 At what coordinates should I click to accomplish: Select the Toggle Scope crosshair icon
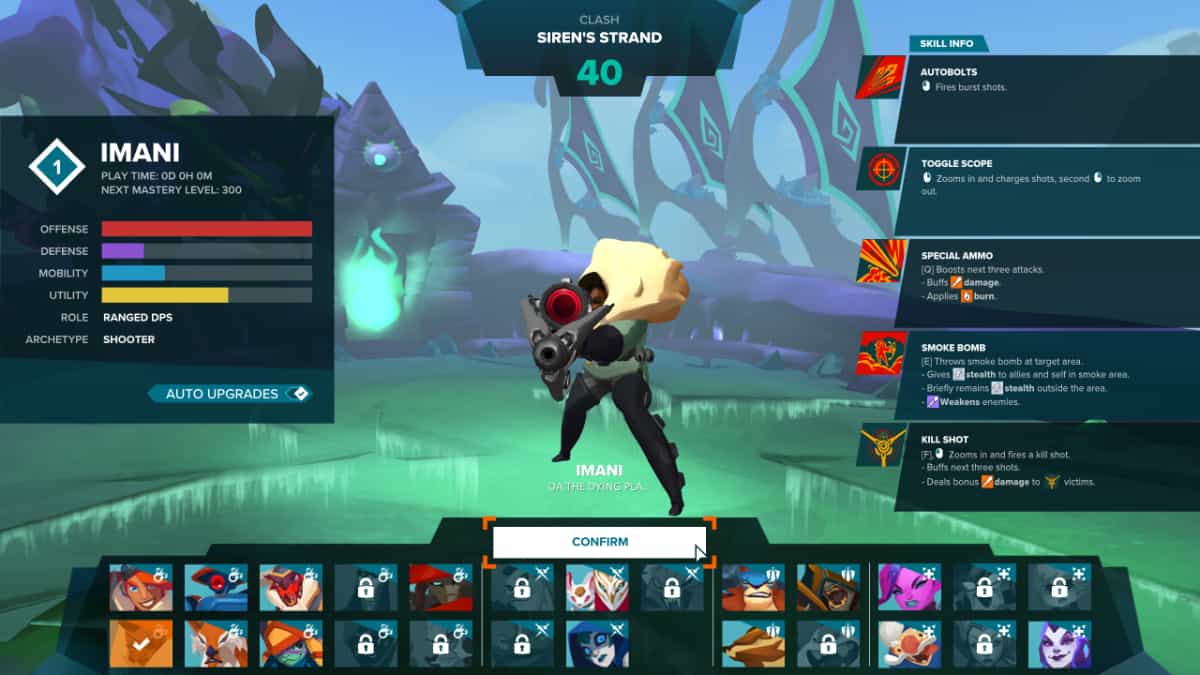(881, 168)
